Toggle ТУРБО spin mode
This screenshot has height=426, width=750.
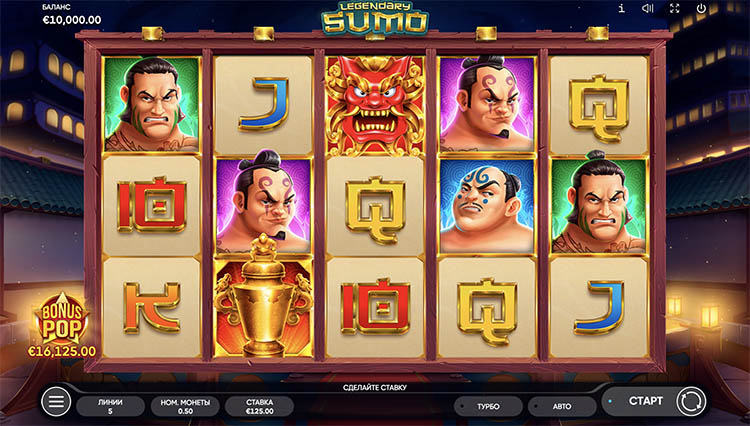click(489, 406)
